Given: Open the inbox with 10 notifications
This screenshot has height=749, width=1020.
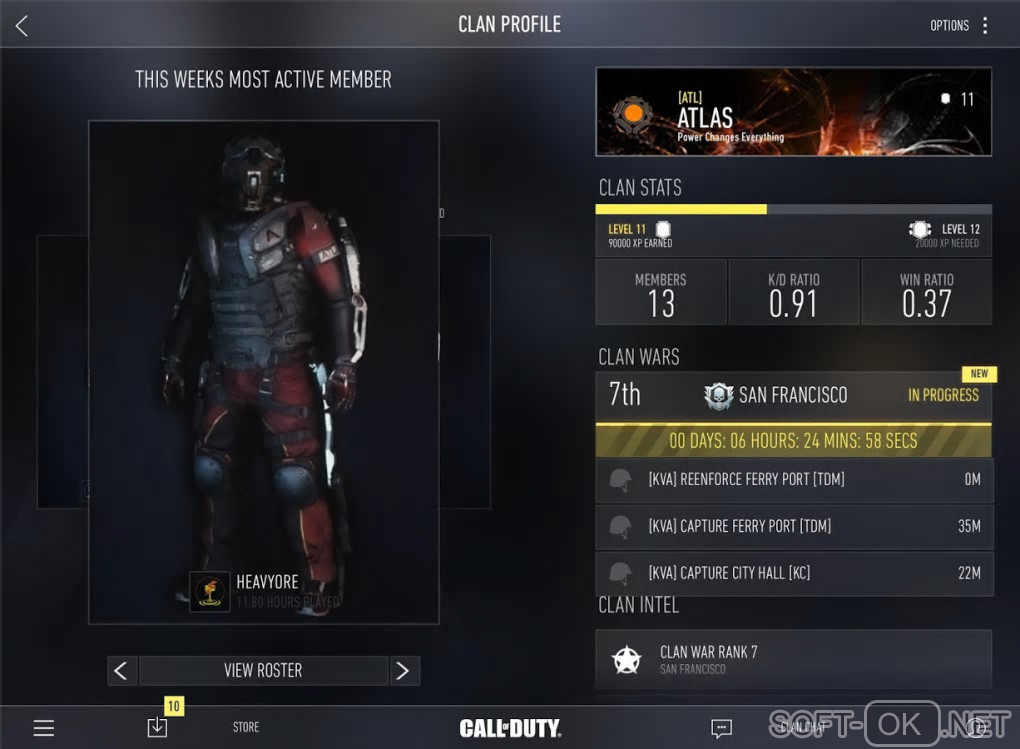Looking at the screenshot, I should click(157, 727).
